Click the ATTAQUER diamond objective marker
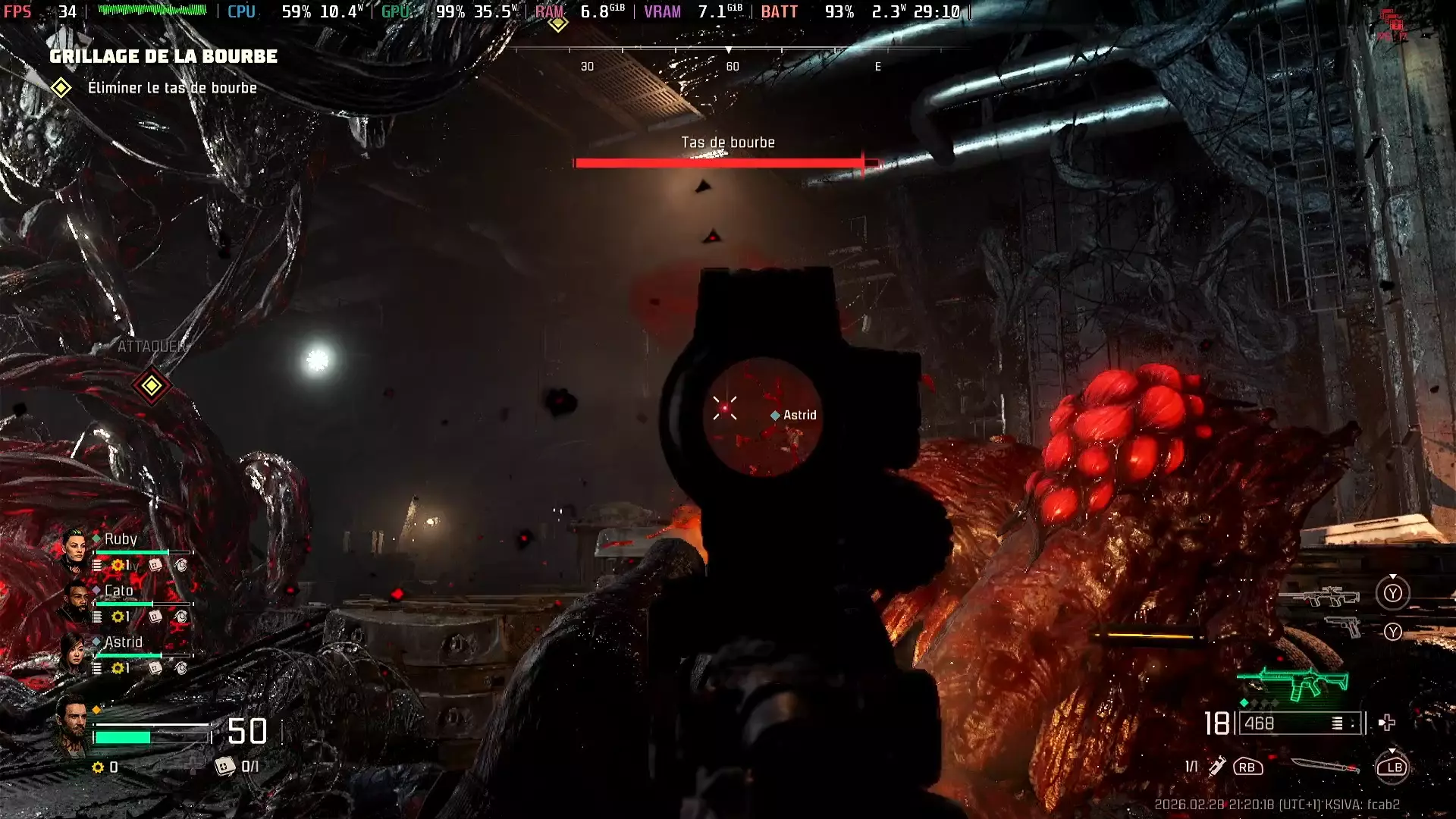Screen dimensions: 1456x819 [151, 386]
